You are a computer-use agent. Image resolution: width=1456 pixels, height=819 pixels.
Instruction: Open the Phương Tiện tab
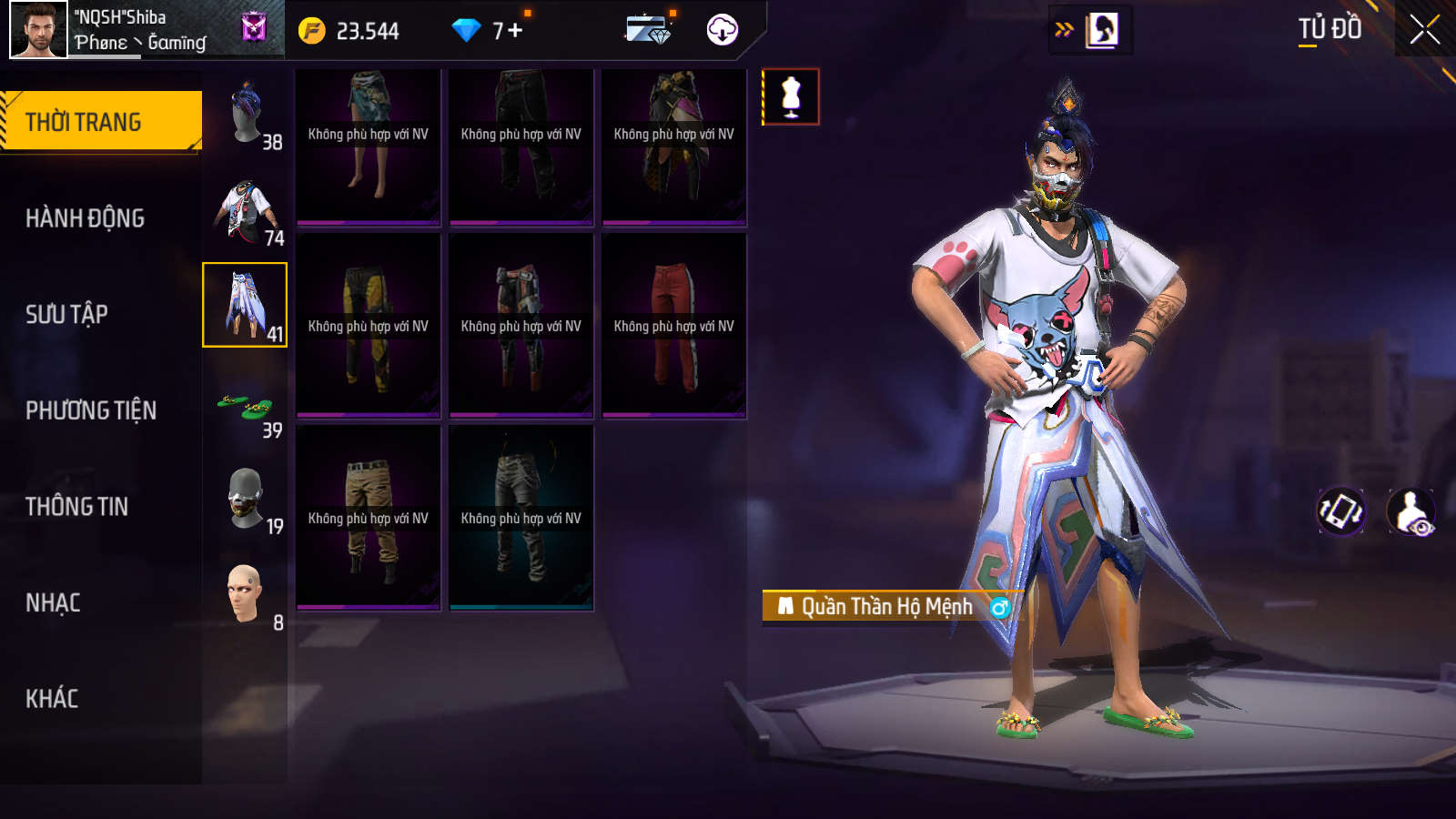[x=91, y=410]
